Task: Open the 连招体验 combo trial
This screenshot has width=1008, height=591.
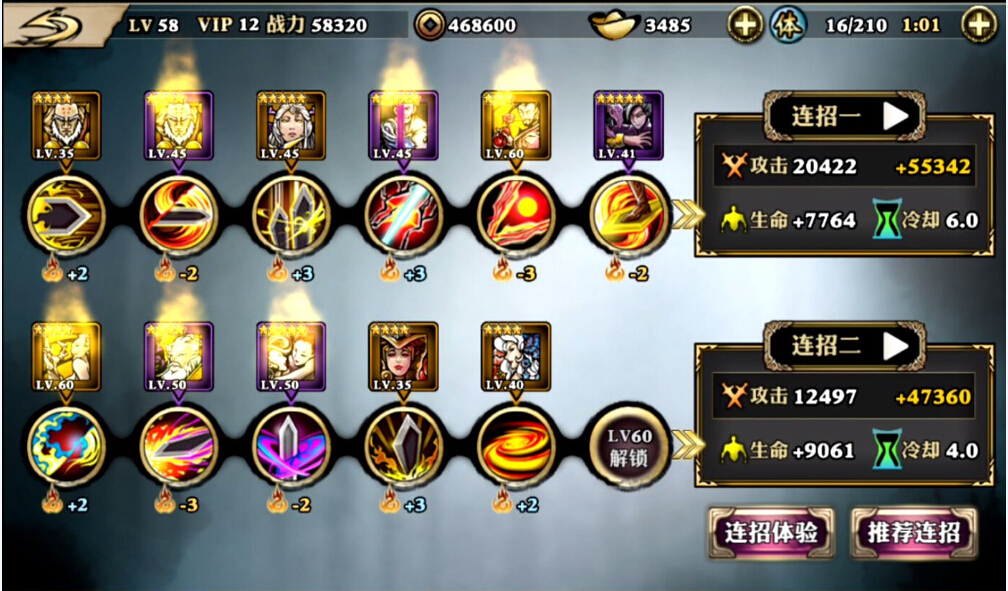Action: click(771, 532)
